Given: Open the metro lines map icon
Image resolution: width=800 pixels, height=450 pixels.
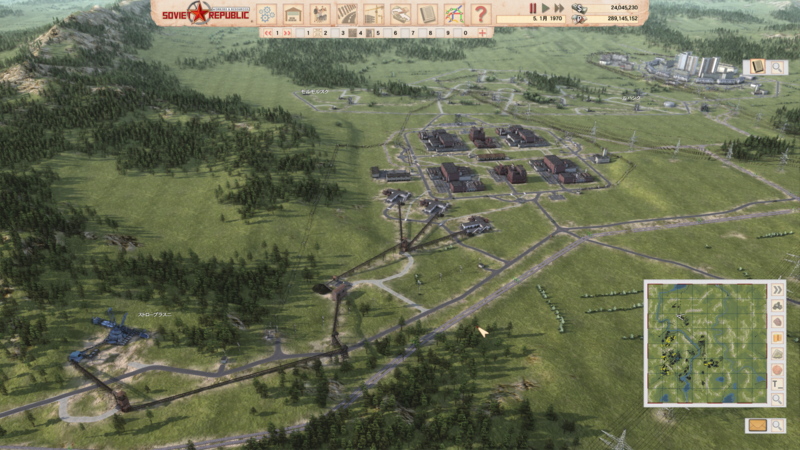Looking at the screenshot, I should (454, 14).
